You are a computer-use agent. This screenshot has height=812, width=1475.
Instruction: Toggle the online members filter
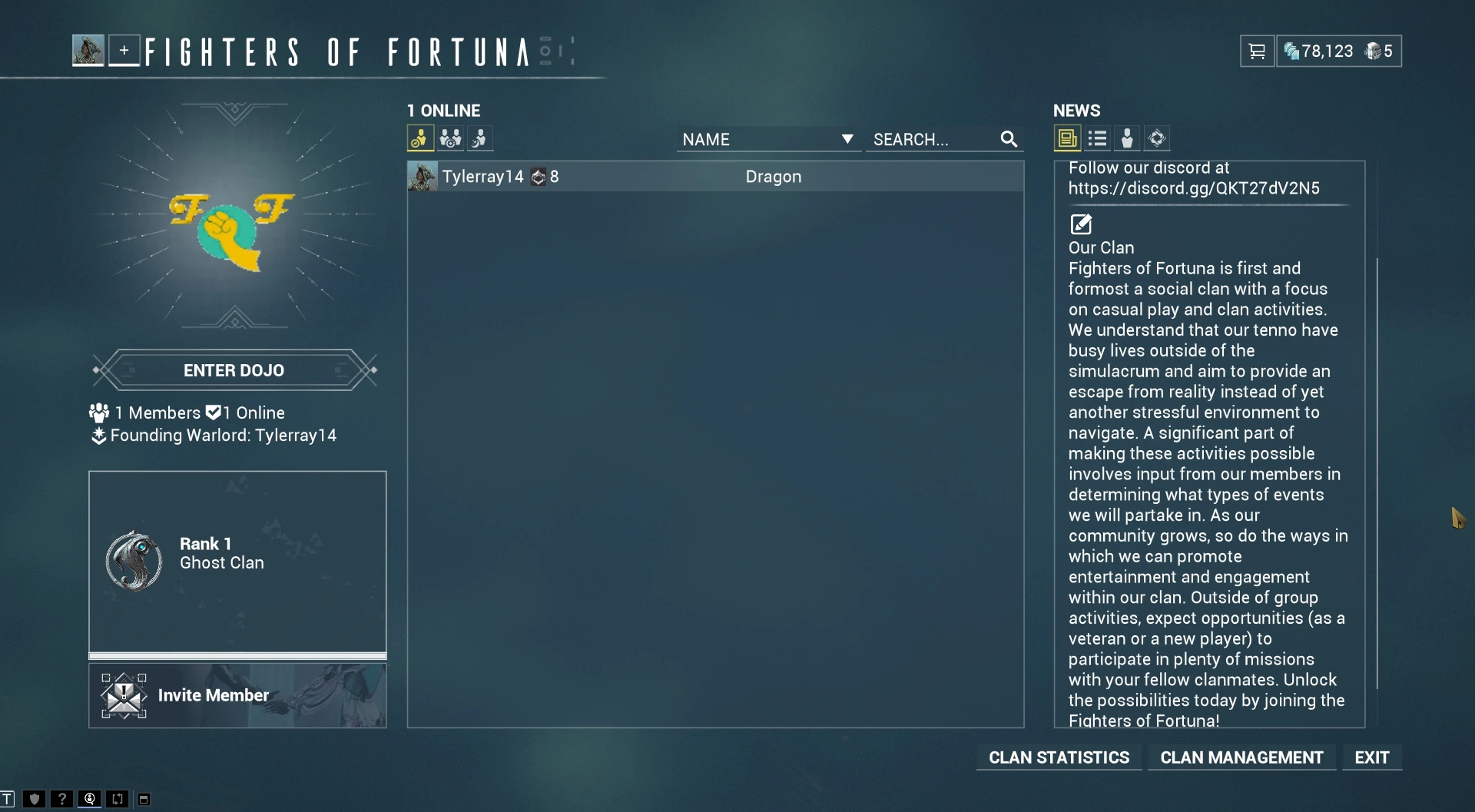click(x=419, y=138)
